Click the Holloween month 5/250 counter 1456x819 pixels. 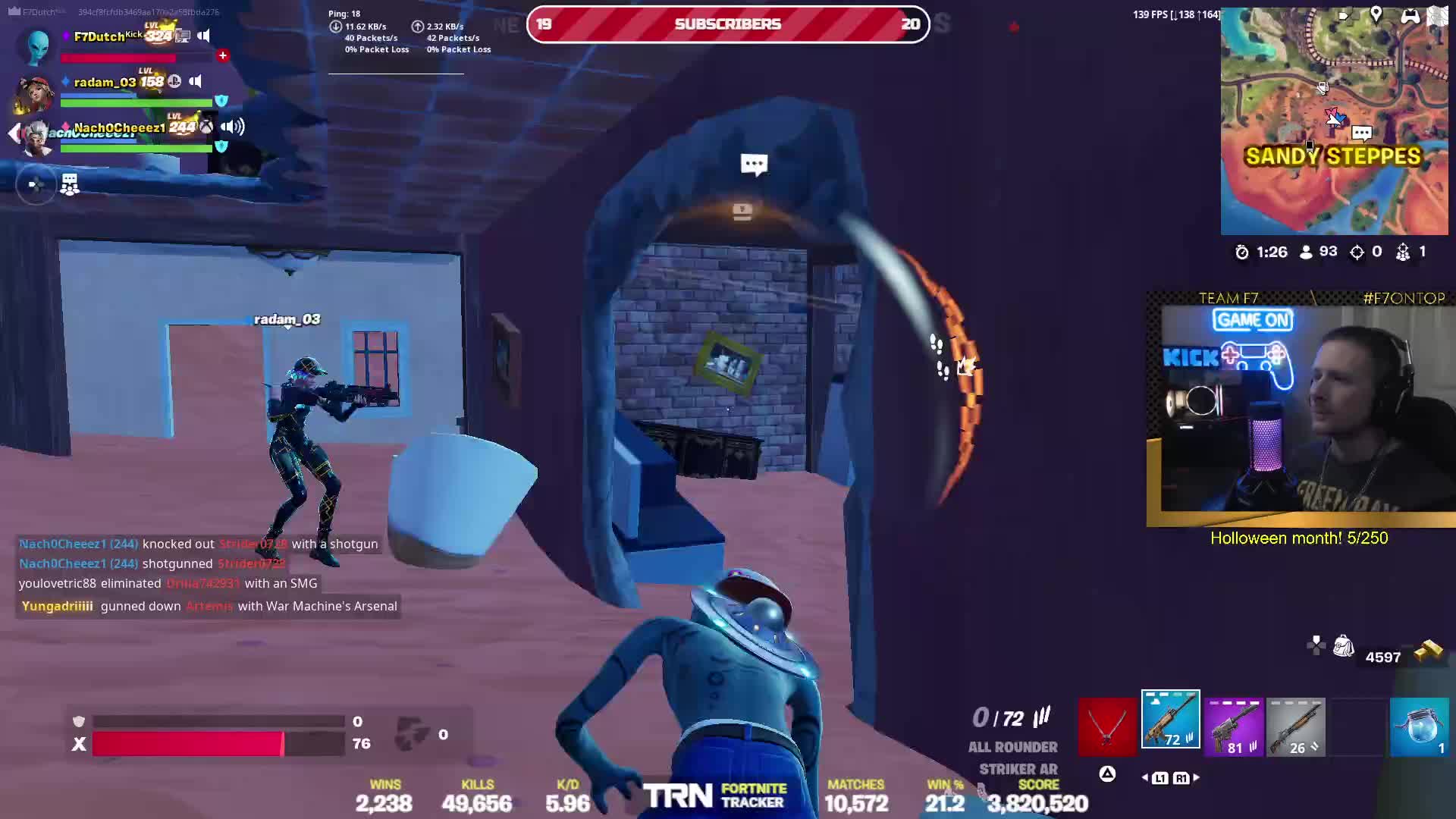coord(1298,538)
